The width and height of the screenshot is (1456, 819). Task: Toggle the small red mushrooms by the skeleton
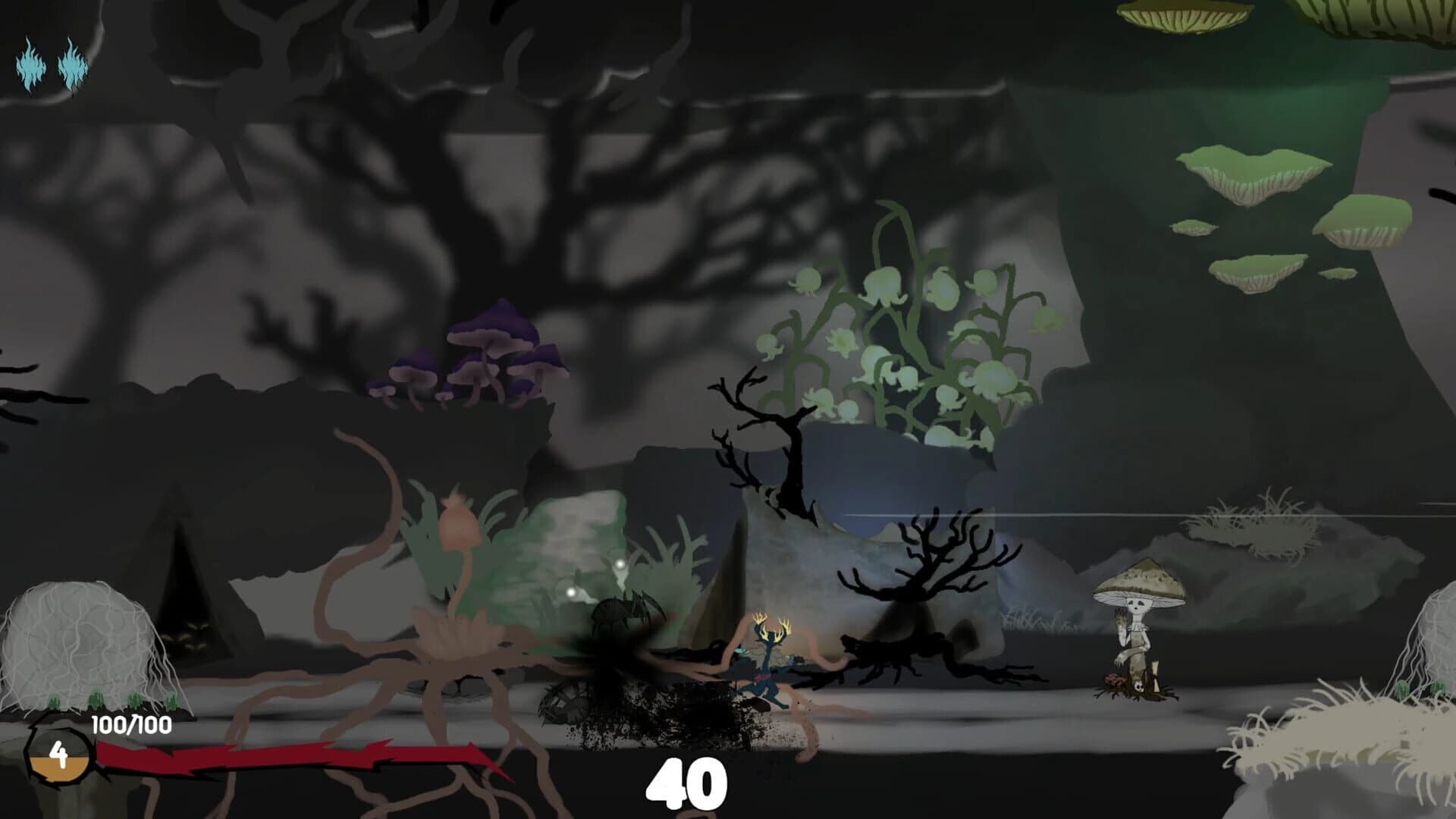[x=1114, y=680]
